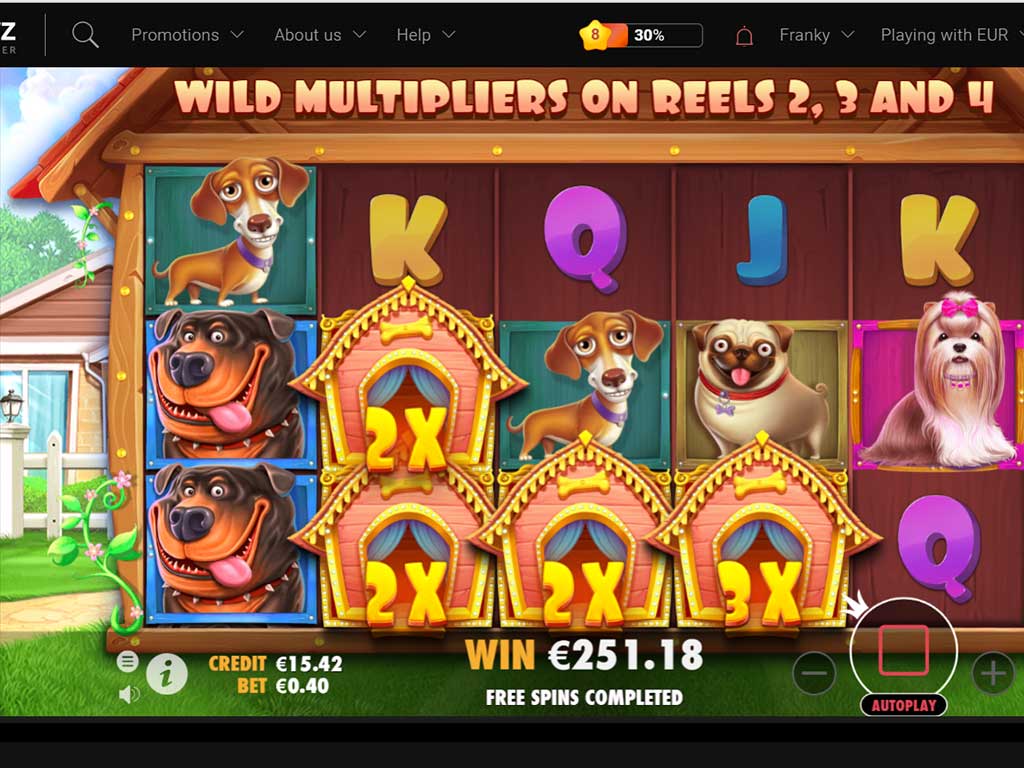This screenshot has width=1024, height=768.
Task: Open the hamburger settings menu
Action: (x=127, y=661)
